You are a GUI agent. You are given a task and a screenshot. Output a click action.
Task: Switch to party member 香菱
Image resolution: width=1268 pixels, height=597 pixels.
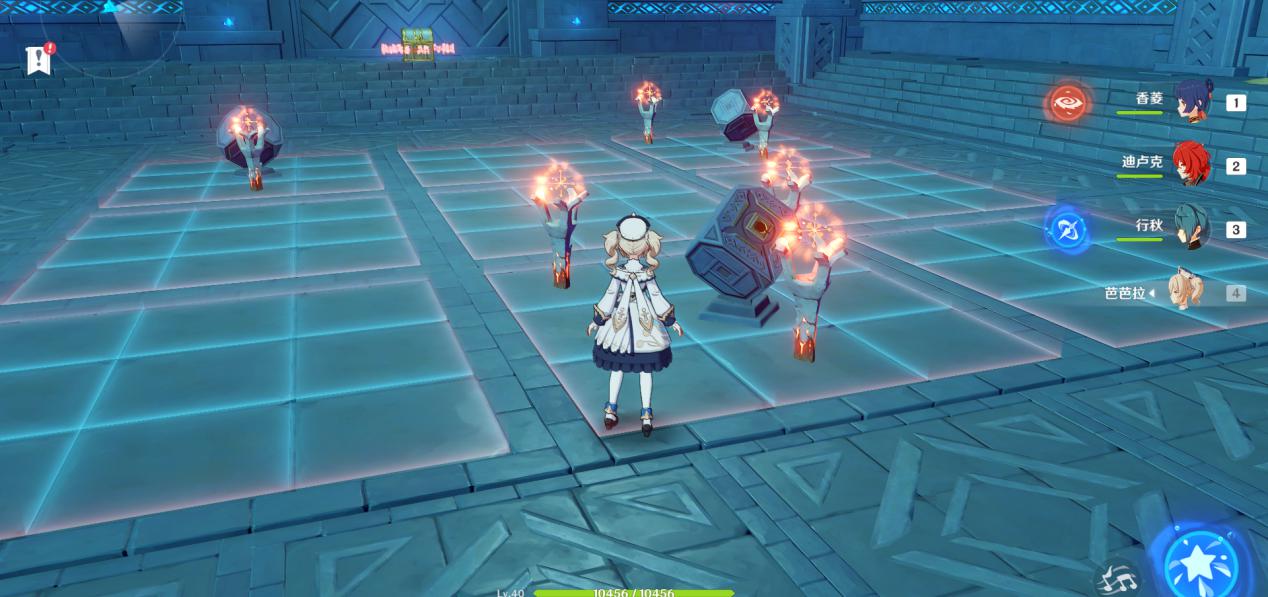click(1191, 102)
